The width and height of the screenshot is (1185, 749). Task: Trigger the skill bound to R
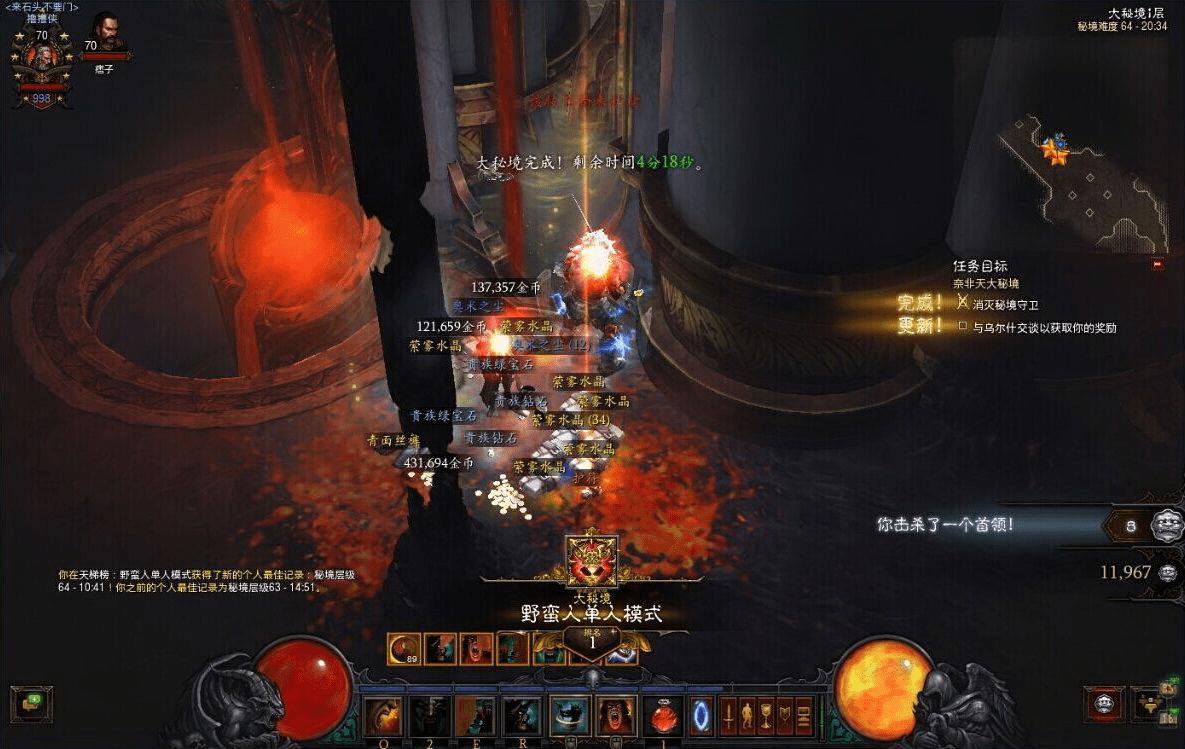(522, 717)
